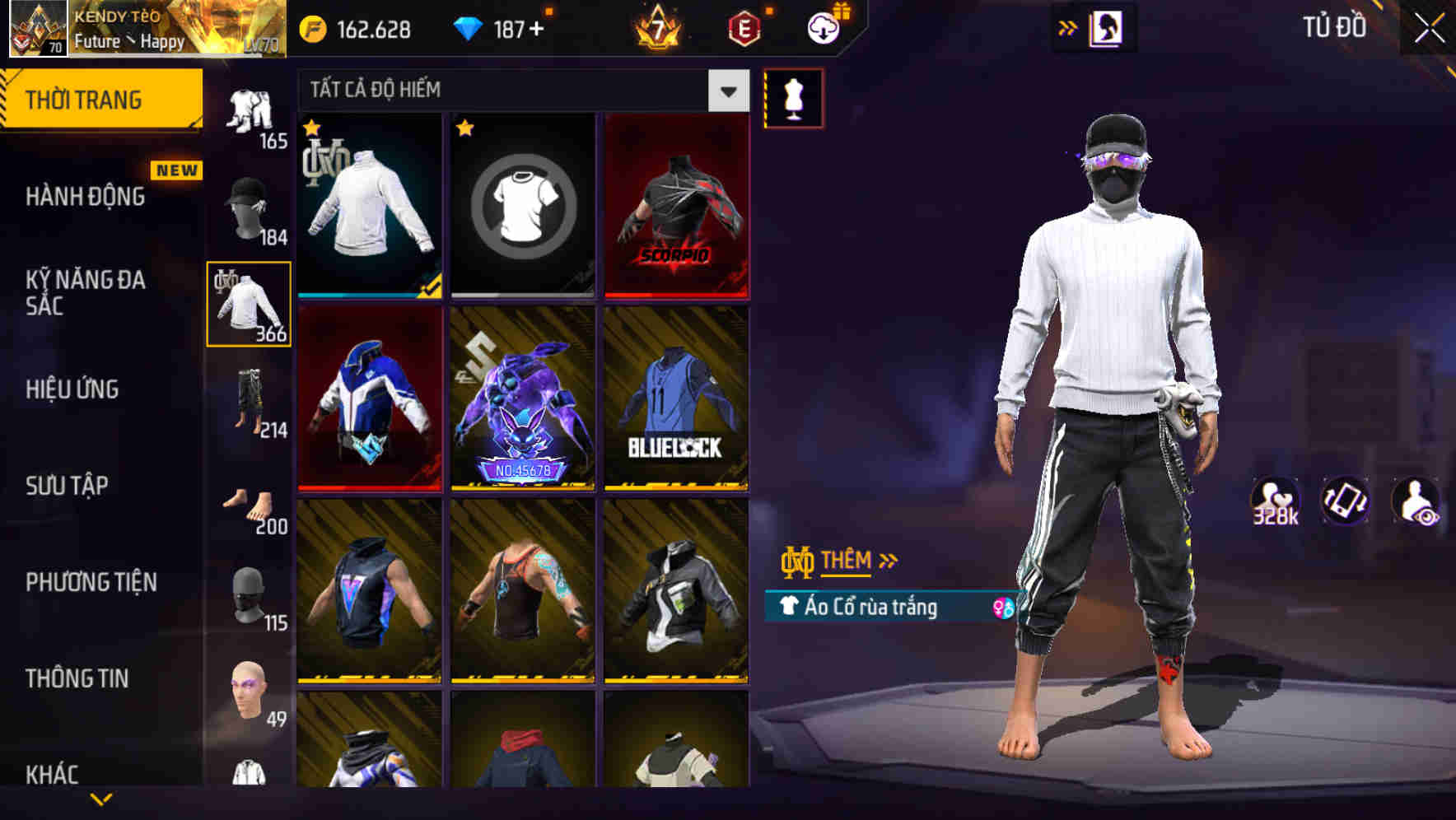Screen dimensions: 1456x820
Task: Expand THÊM with the double-arrow chevron
Action: tap(888, 559)
